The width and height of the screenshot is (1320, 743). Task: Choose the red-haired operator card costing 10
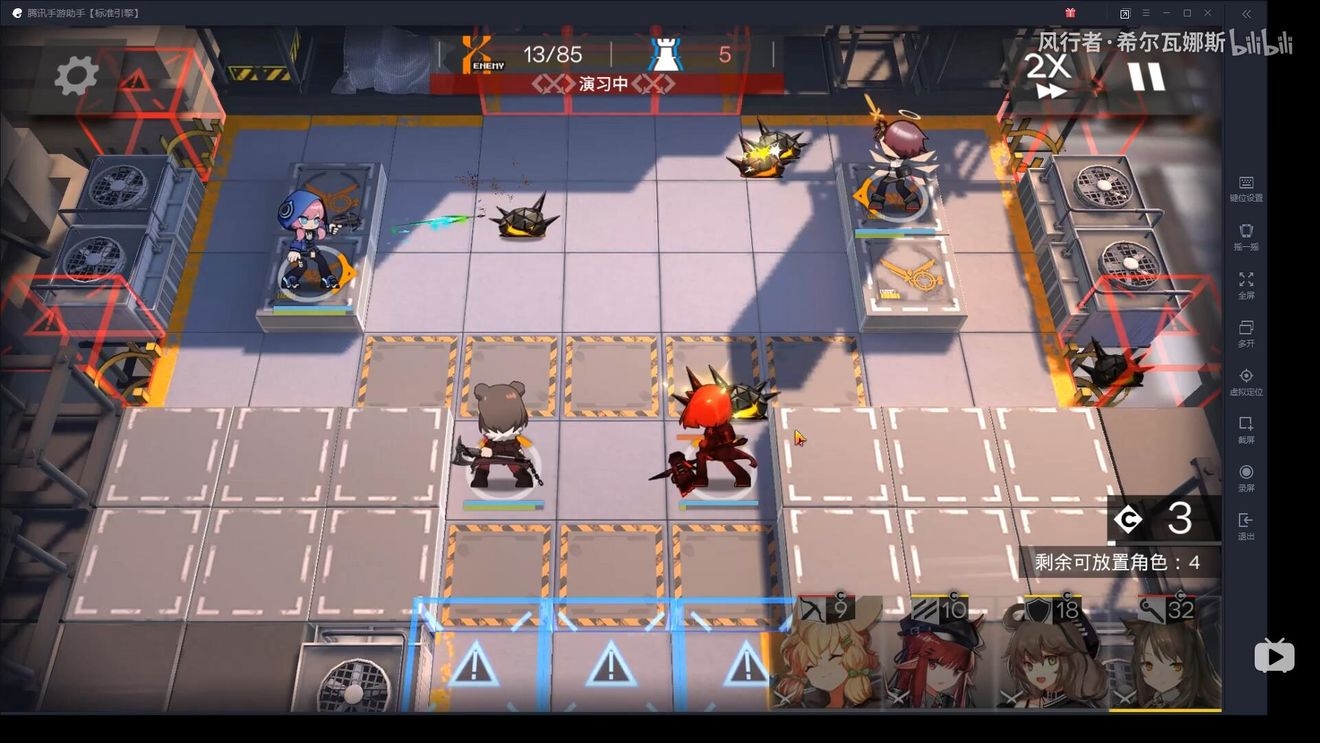click(x=938, y=655)
